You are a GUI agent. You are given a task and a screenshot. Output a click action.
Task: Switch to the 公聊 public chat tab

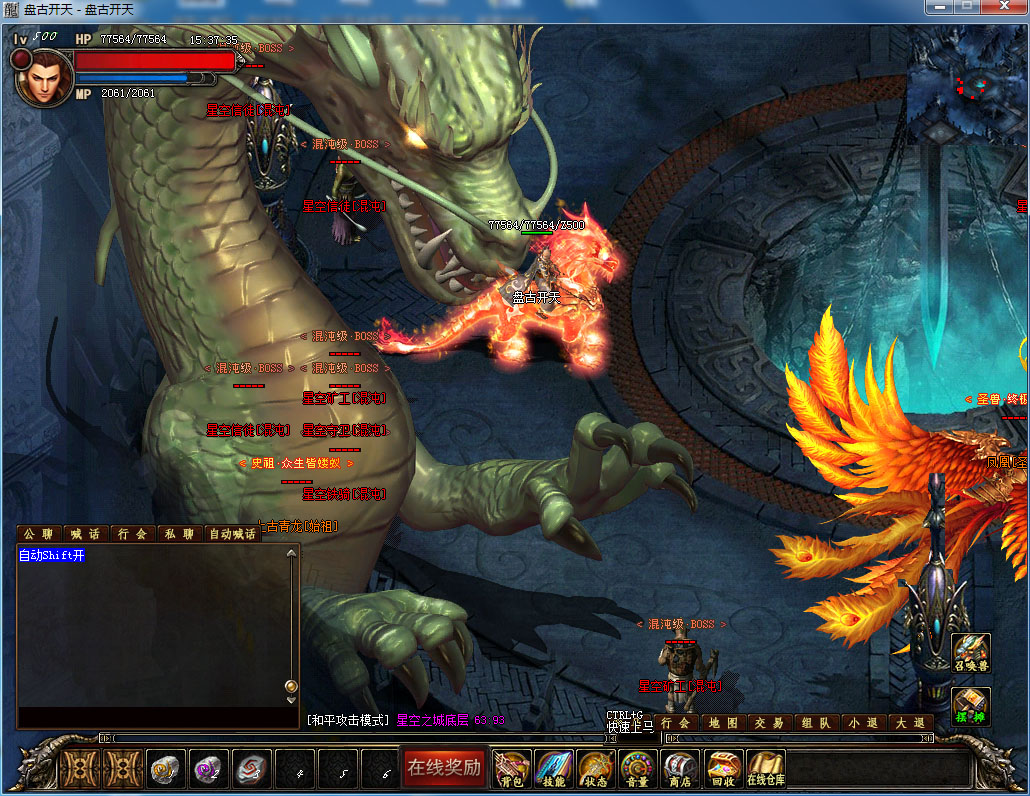(x=39, y=534)
